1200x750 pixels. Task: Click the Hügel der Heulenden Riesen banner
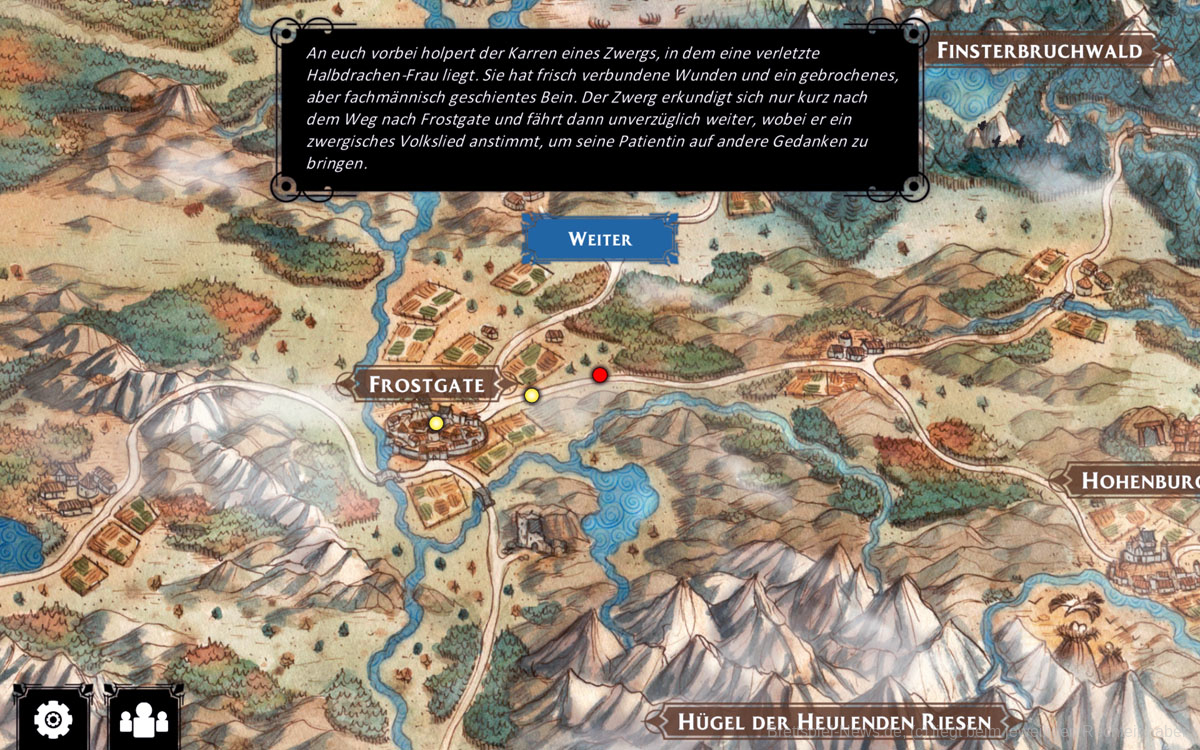tap(833, 722)
